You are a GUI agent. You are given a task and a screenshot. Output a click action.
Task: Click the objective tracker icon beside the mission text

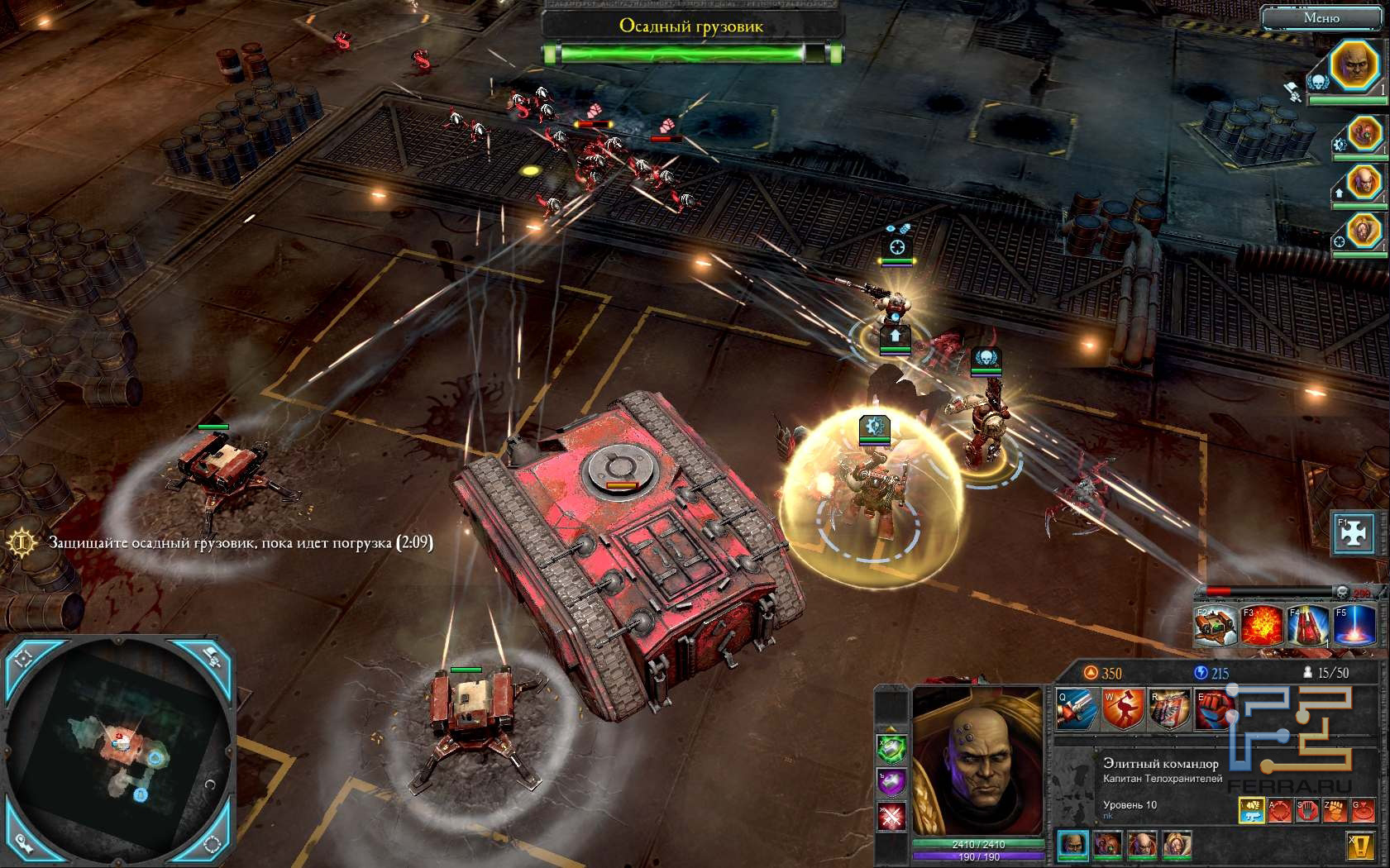(21, 542)
